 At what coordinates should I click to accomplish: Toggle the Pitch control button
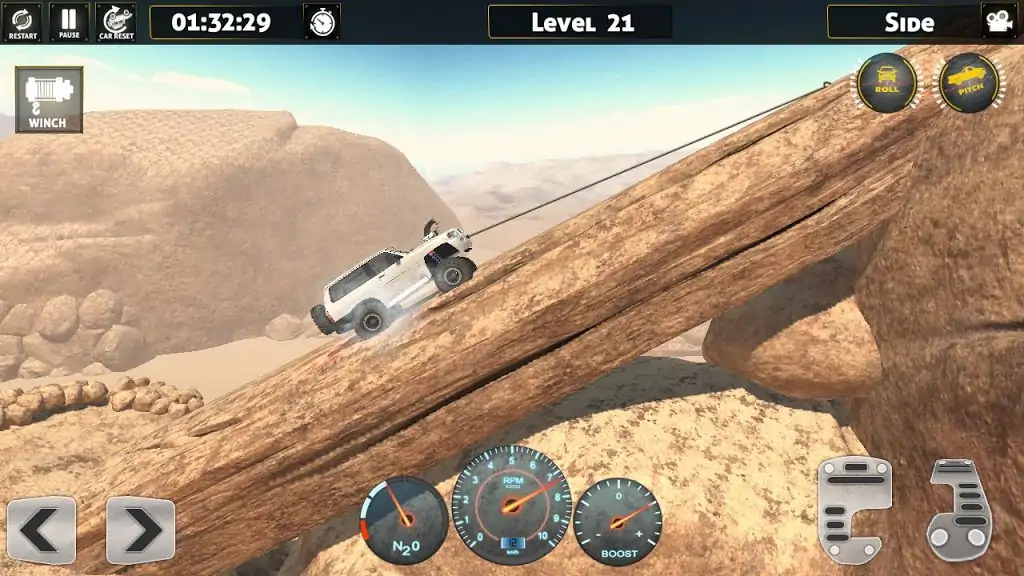[968, 83]
